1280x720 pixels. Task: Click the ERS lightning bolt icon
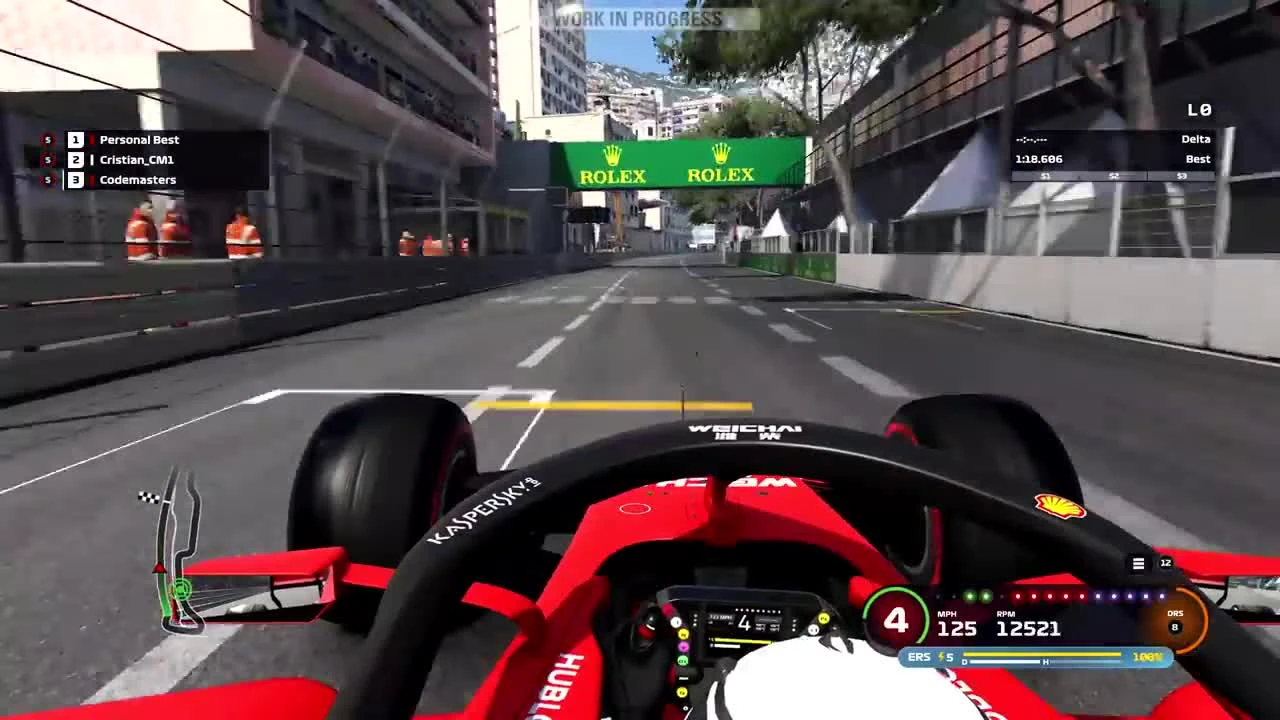tap(941, 658)
